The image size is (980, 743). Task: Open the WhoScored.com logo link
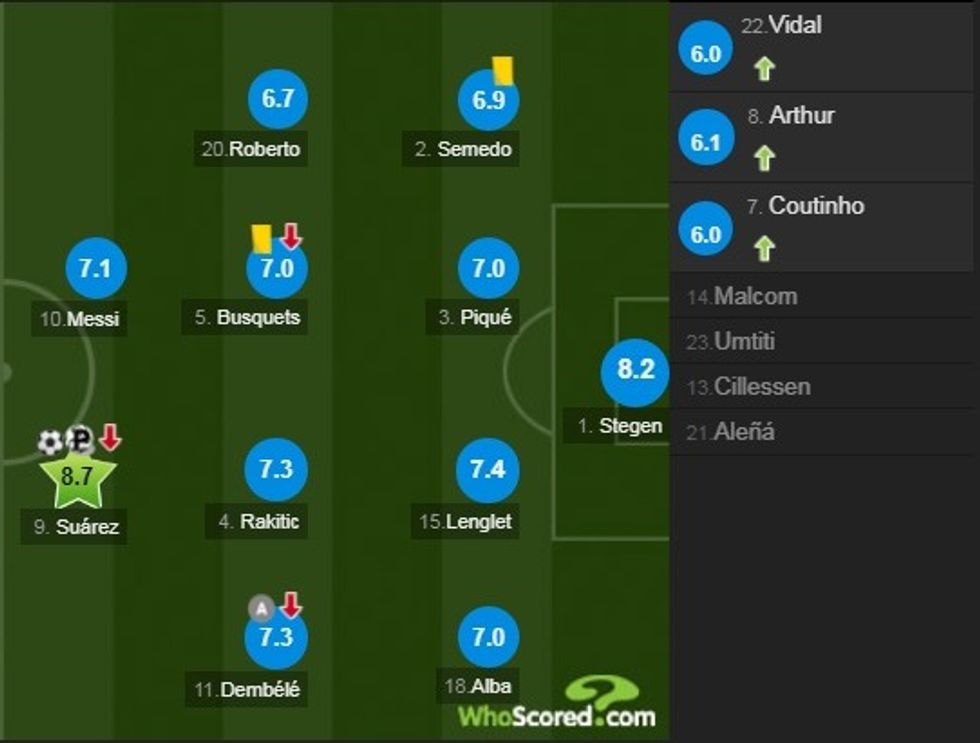click(557, 705)
